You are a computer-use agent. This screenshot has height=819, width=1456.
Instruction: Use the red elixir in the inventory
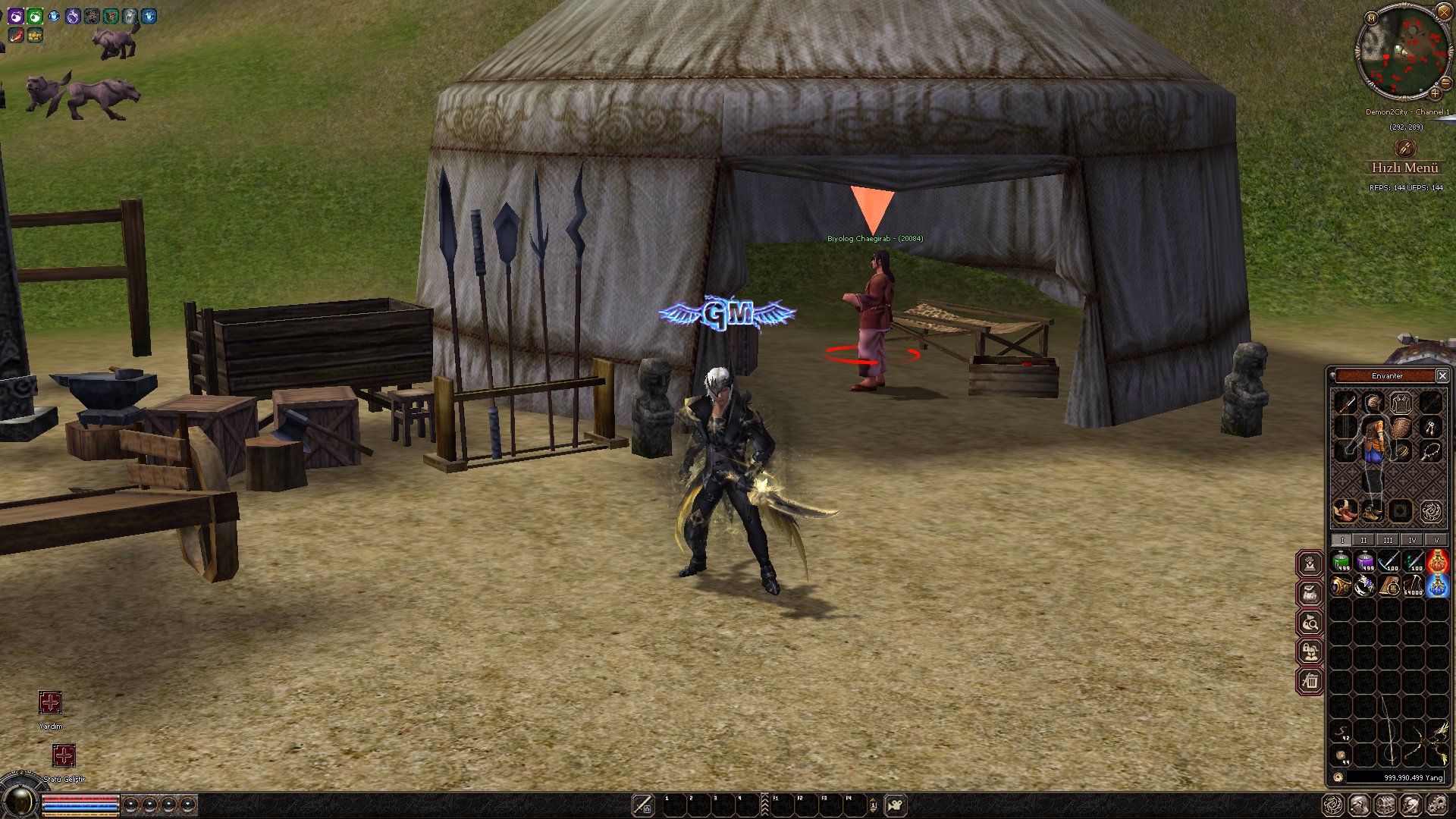[x=1437, y=562]
